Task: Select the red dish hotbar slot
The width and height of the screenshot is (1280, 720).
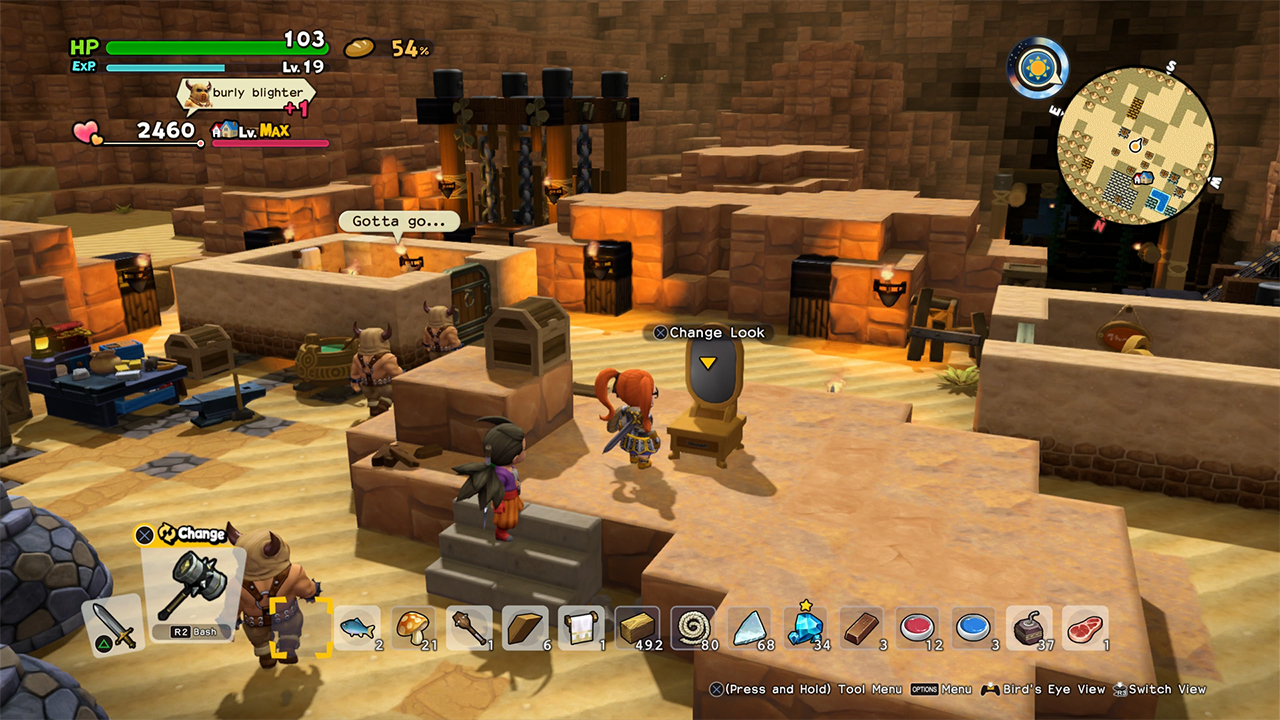Action: click(x=917, y=628)
